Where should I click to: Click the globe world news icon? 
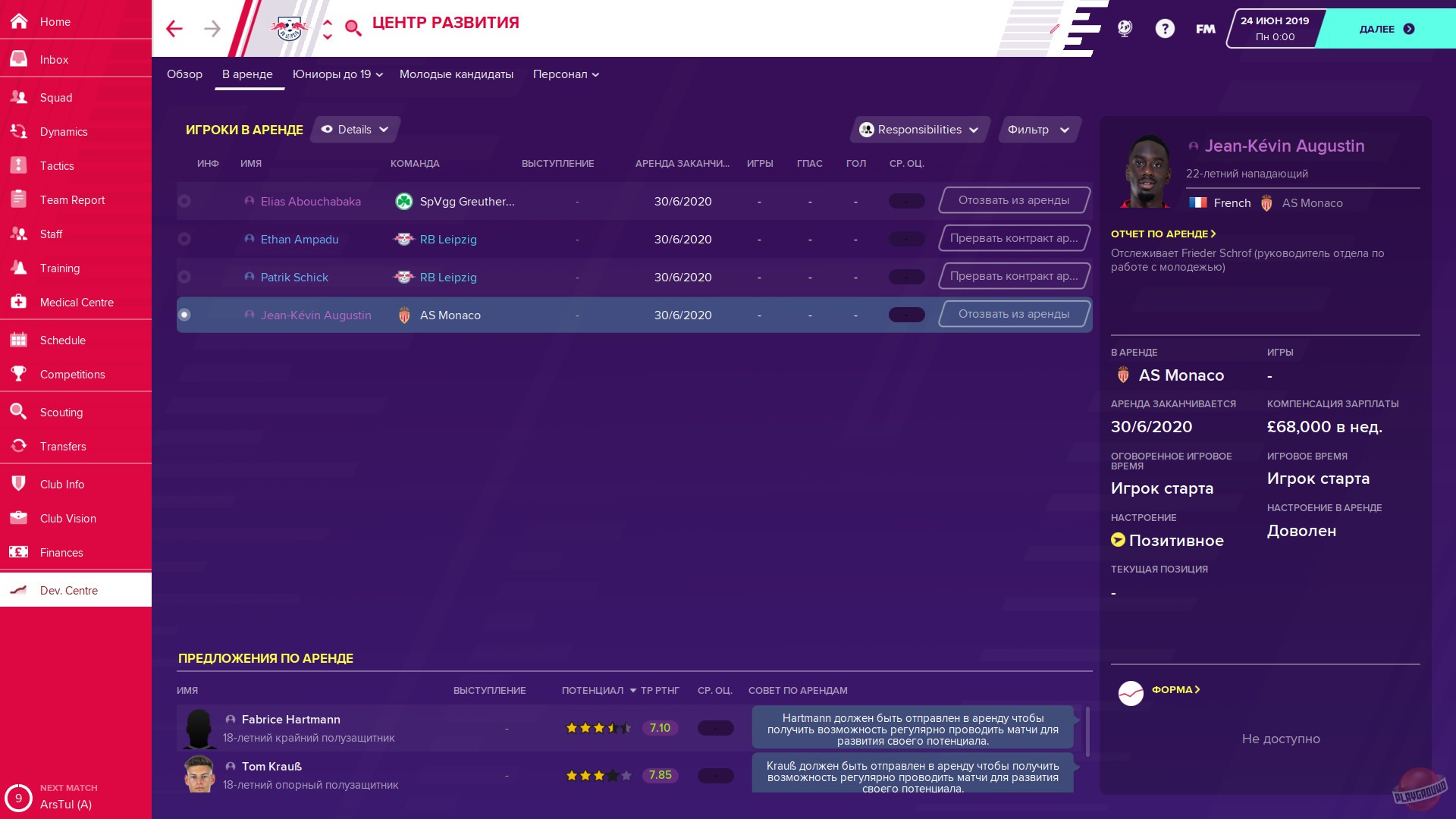click(x=1124, y=28)
